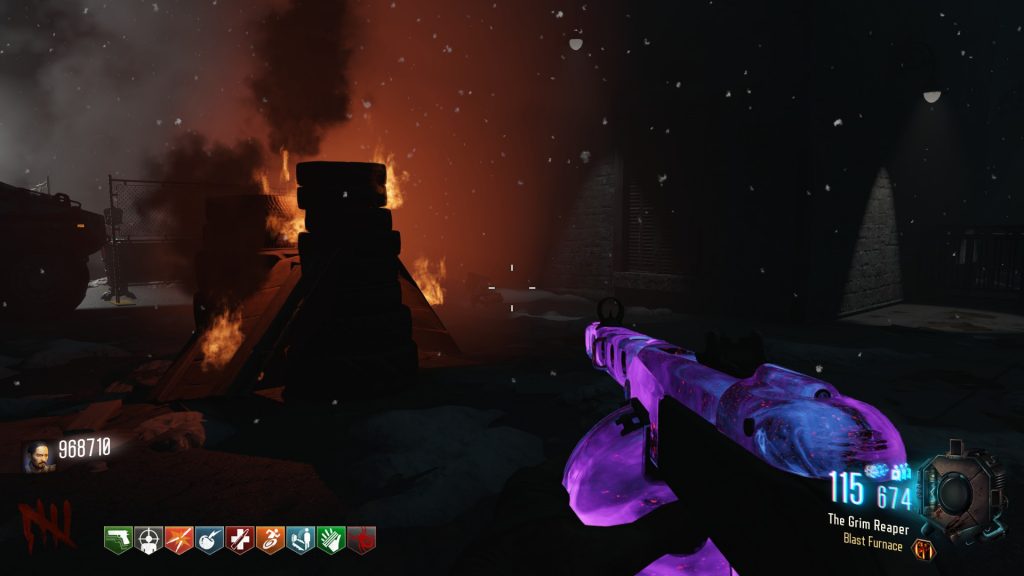1024x576 pixels.
Task: Select the green pistol perk icon
Action: pyautogui.click(x=118, y=539)
